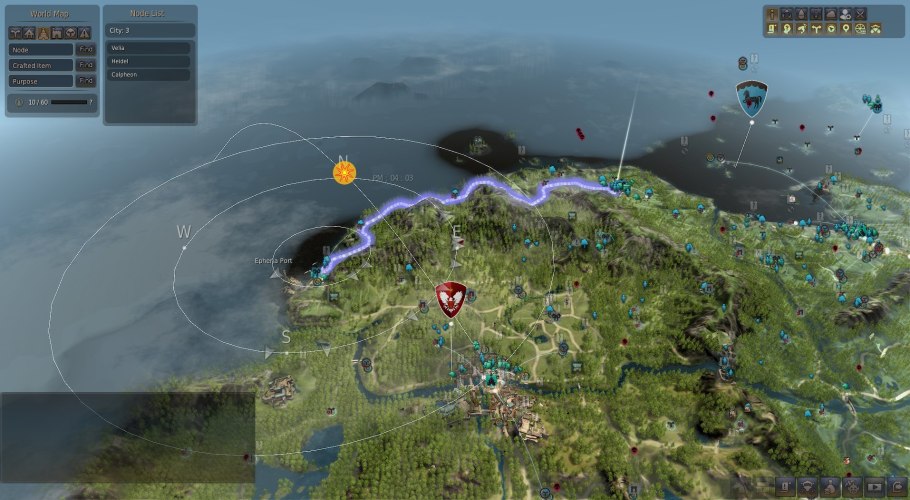Click the crossed swords icon in top toolbar
The height and width of the screenshot is (500, 910).
(x=861, y=14)
